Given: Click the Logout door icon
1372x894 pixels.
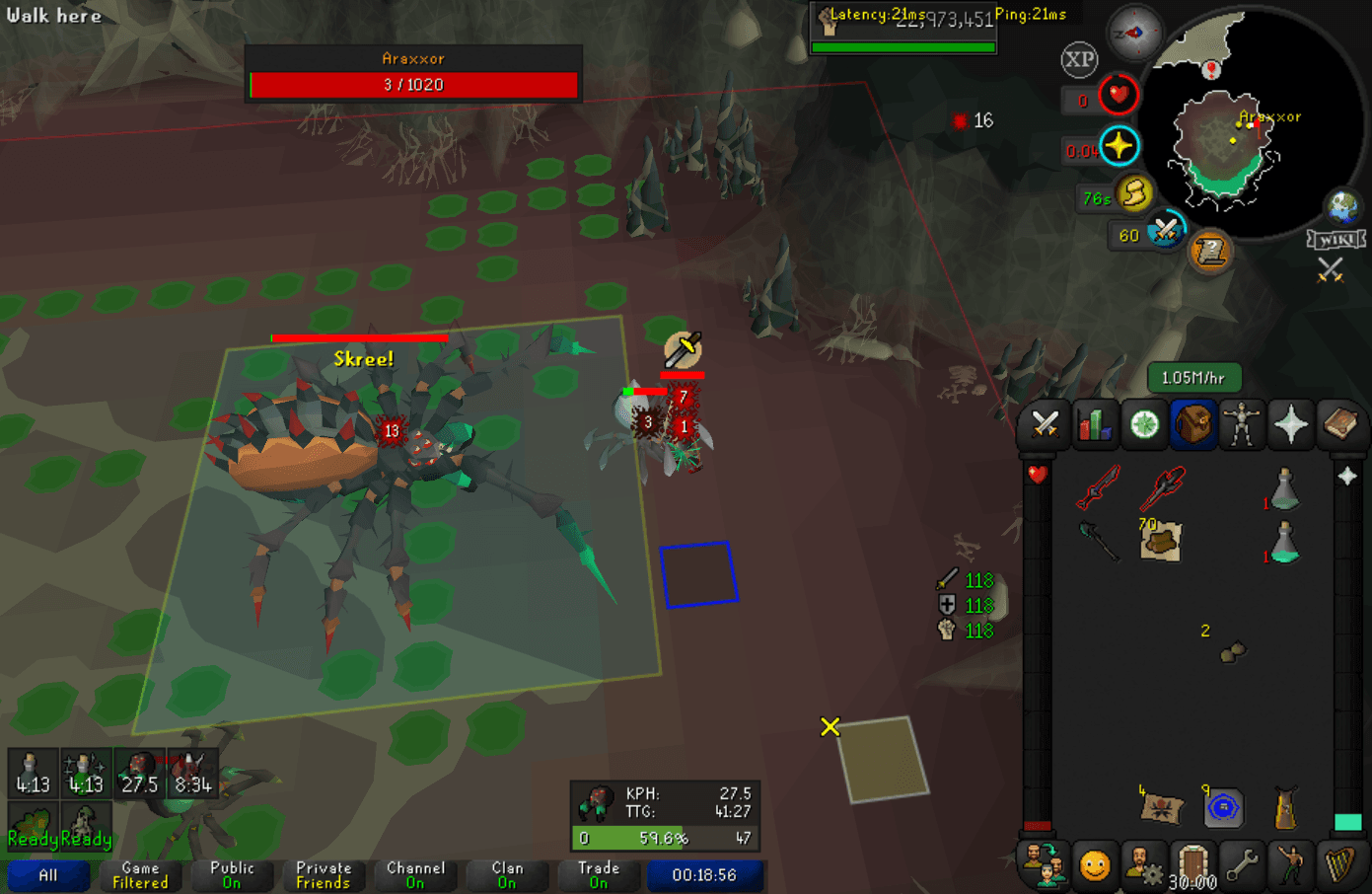Looking at the screenshot, I should click(x=1193, y=866).
